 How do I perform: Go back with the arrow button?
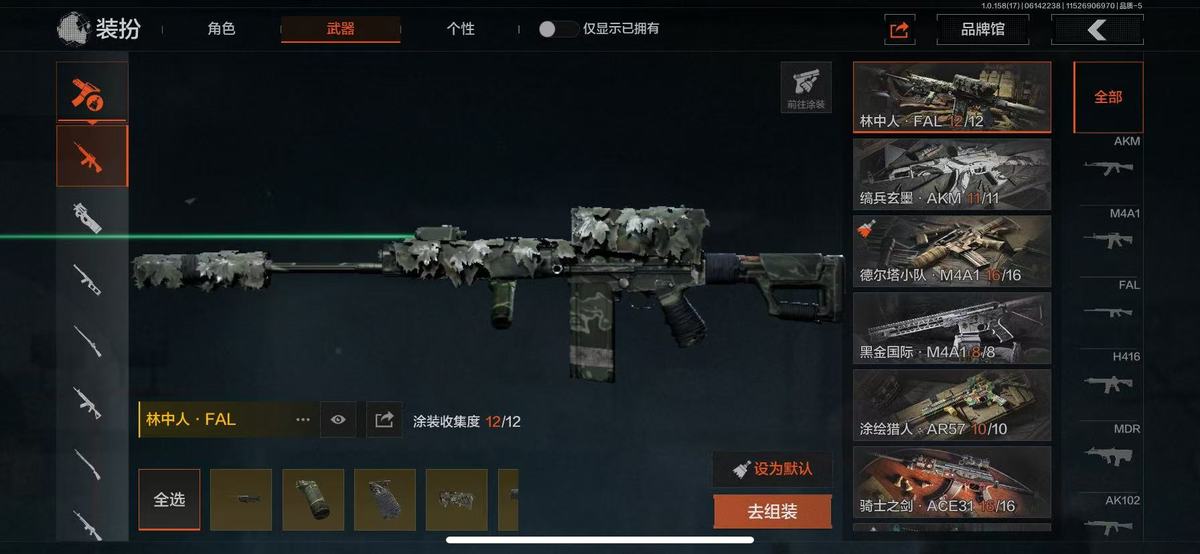[x=1097, y=30]
